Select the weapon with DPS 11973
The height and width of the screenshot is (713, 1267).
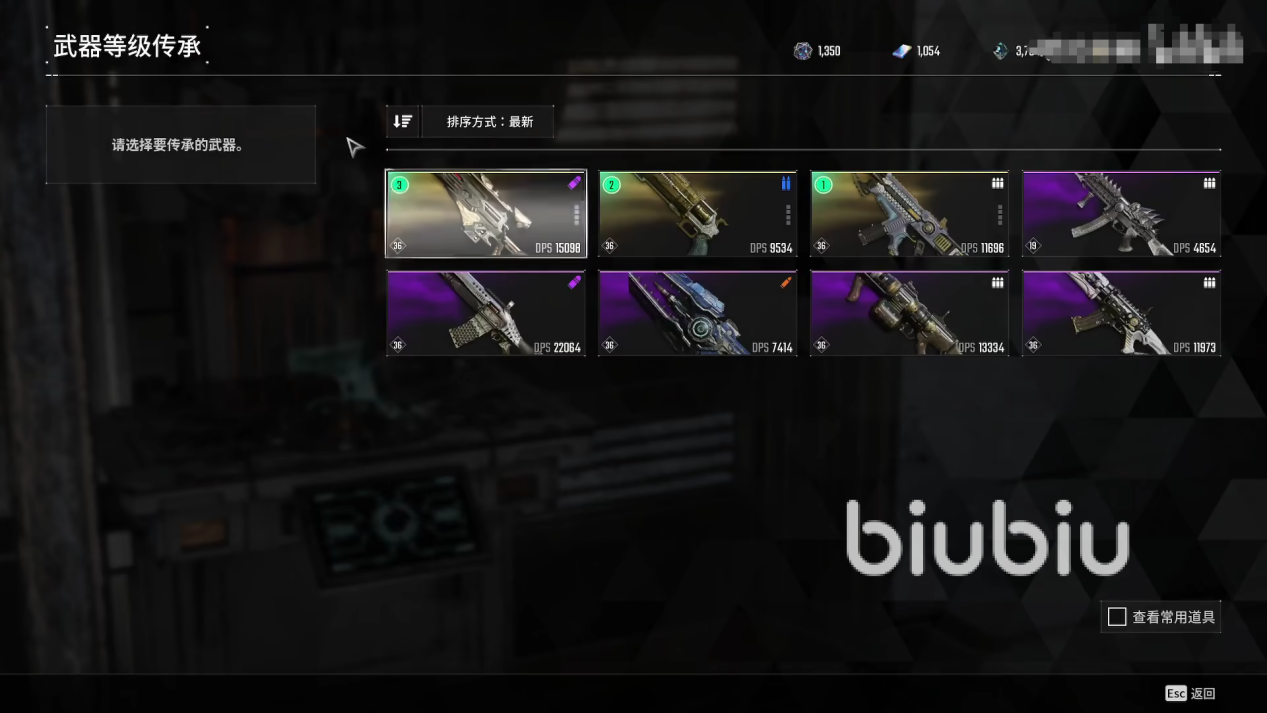[x=1121, y=314]
